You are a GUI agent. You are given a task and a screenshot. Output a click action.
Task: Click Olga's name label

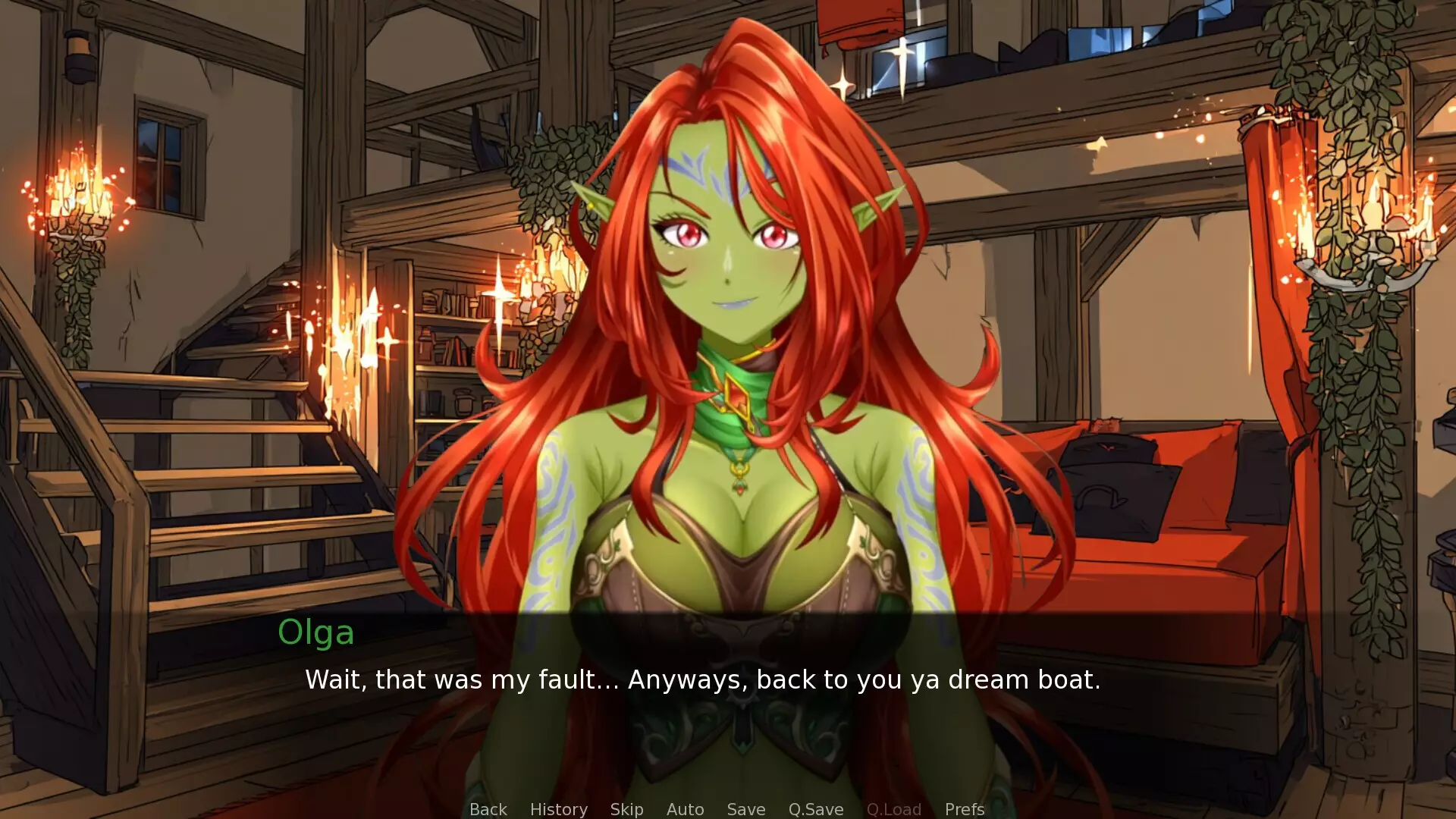315,633
